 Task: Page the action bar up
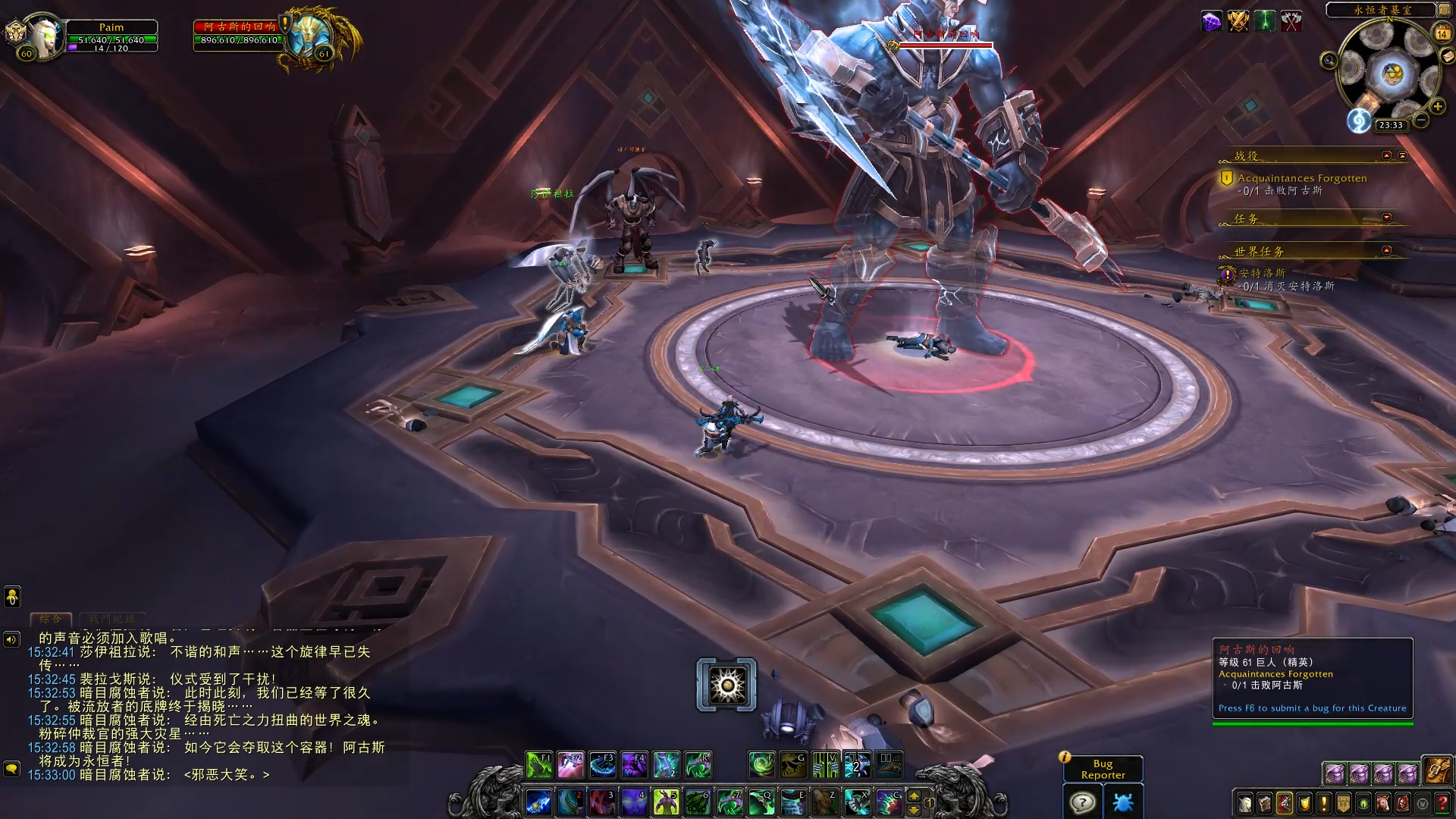tap(914, 795)
